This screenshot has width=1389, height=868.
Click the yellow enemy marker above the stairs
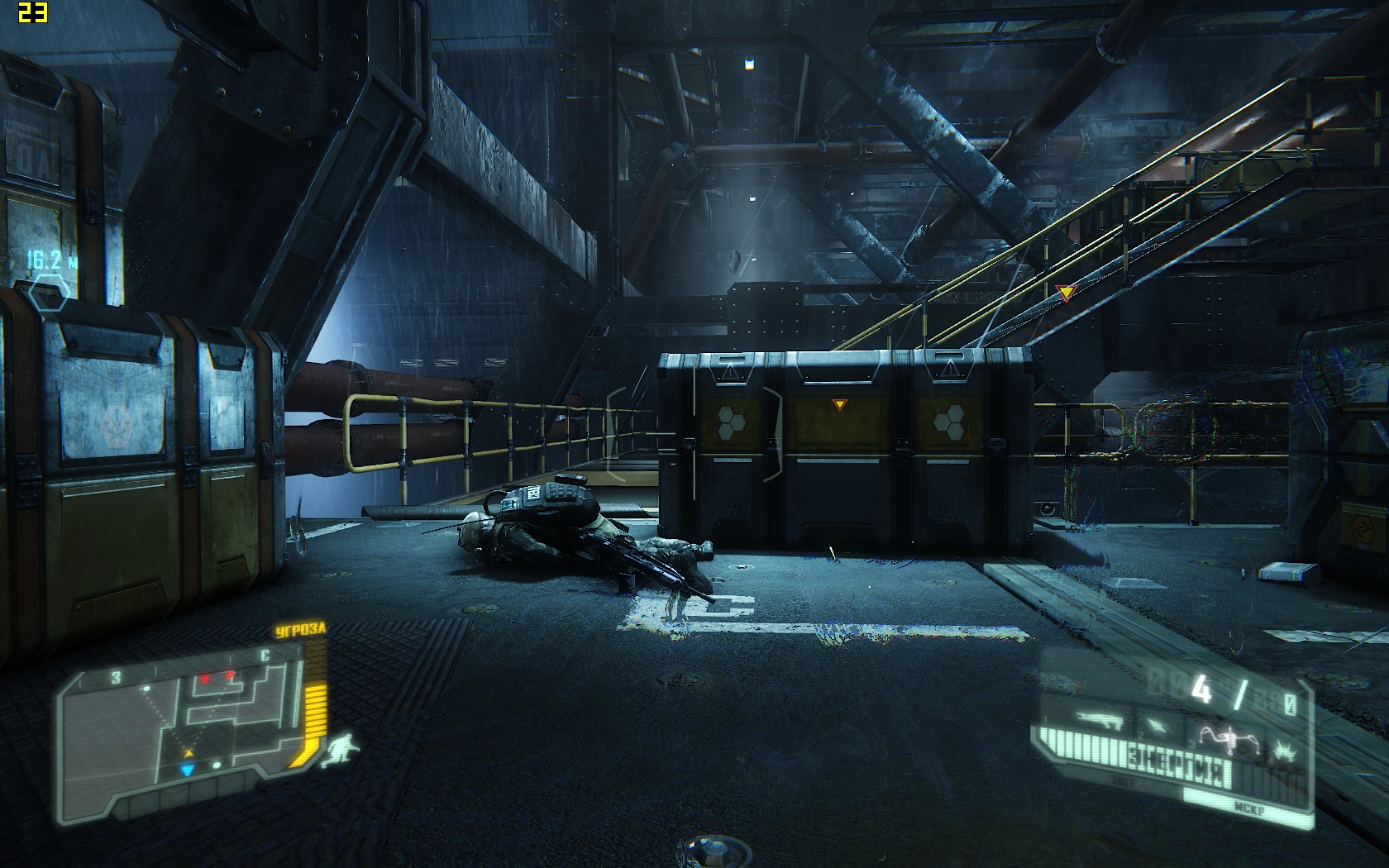[1066, 291]
